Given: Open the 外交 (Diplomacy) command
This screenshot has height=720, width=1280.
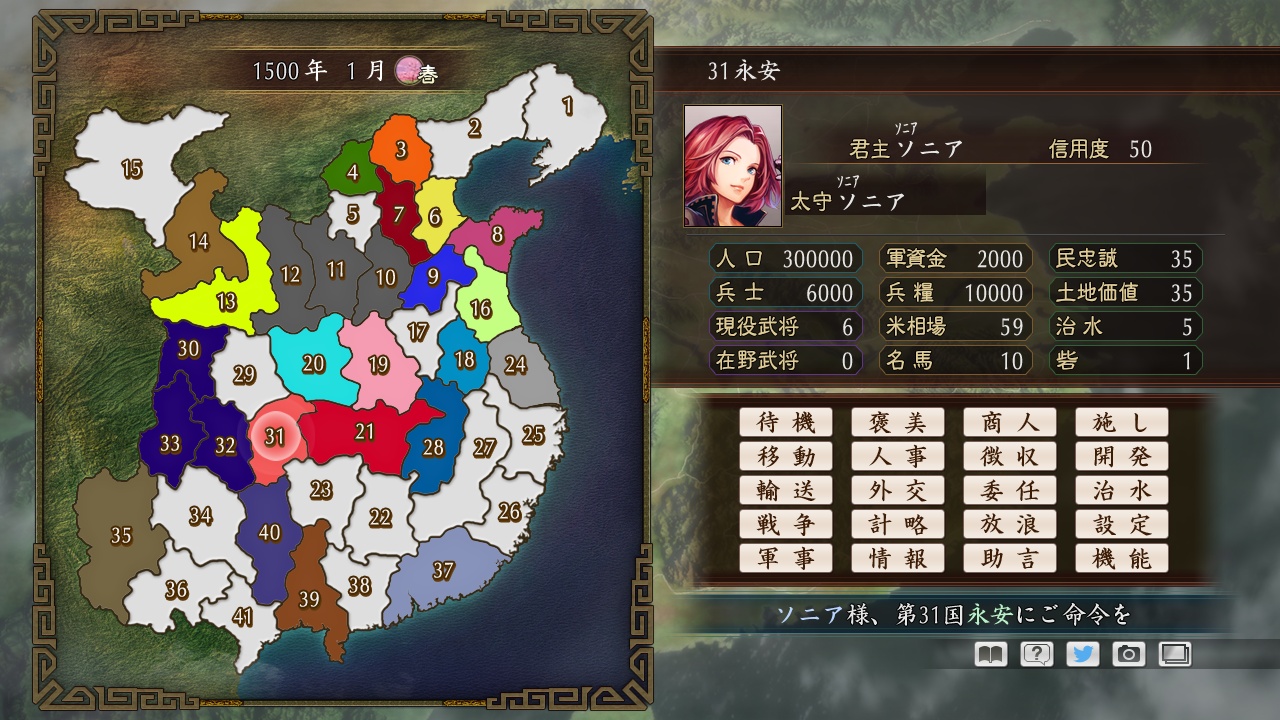Looking at the screenshot, I should click(898, 490).
